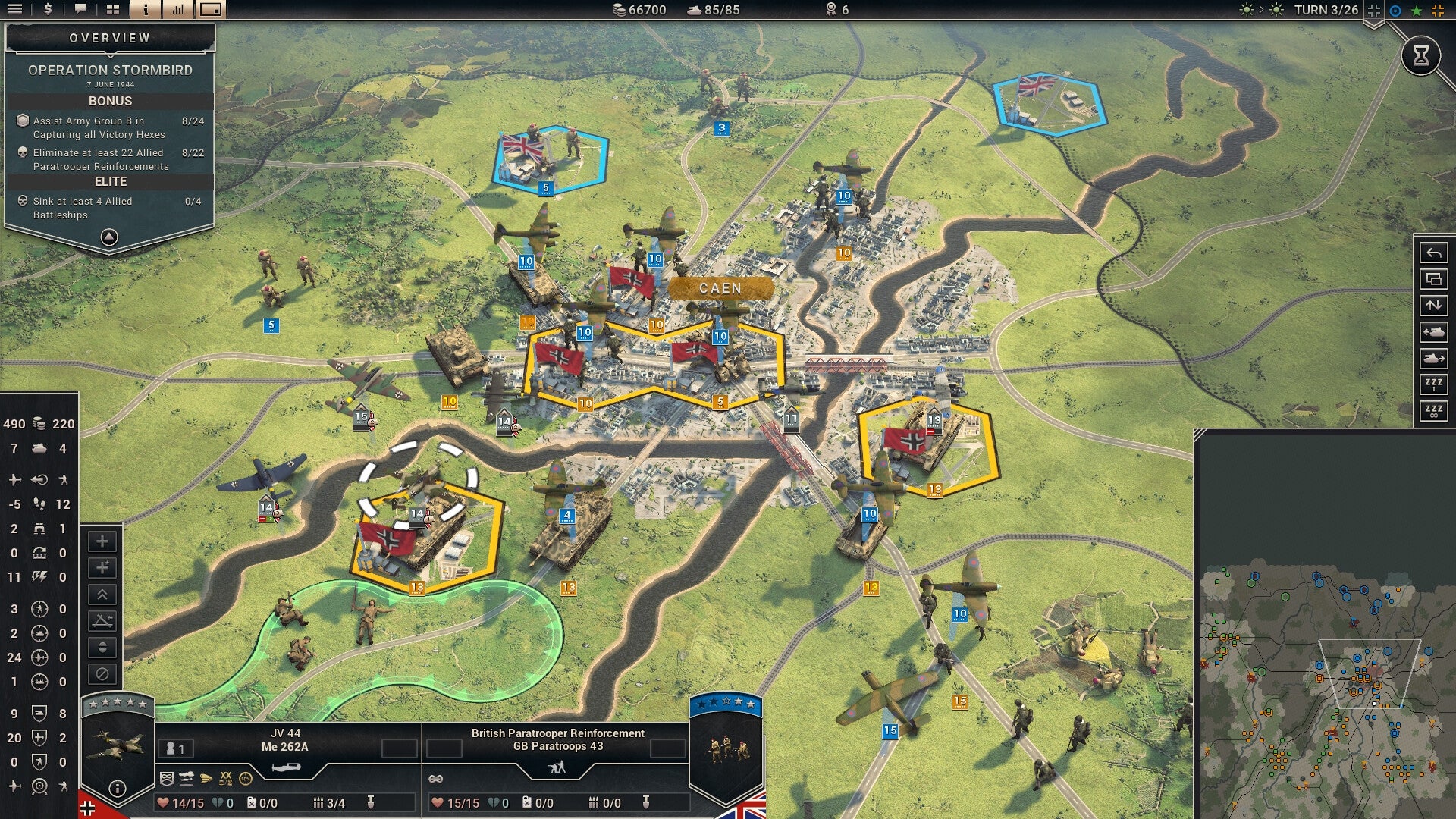Put the unit to sleep with ZZZ icon
This screenshot has height=819, width=1456.
(1433, 384)
